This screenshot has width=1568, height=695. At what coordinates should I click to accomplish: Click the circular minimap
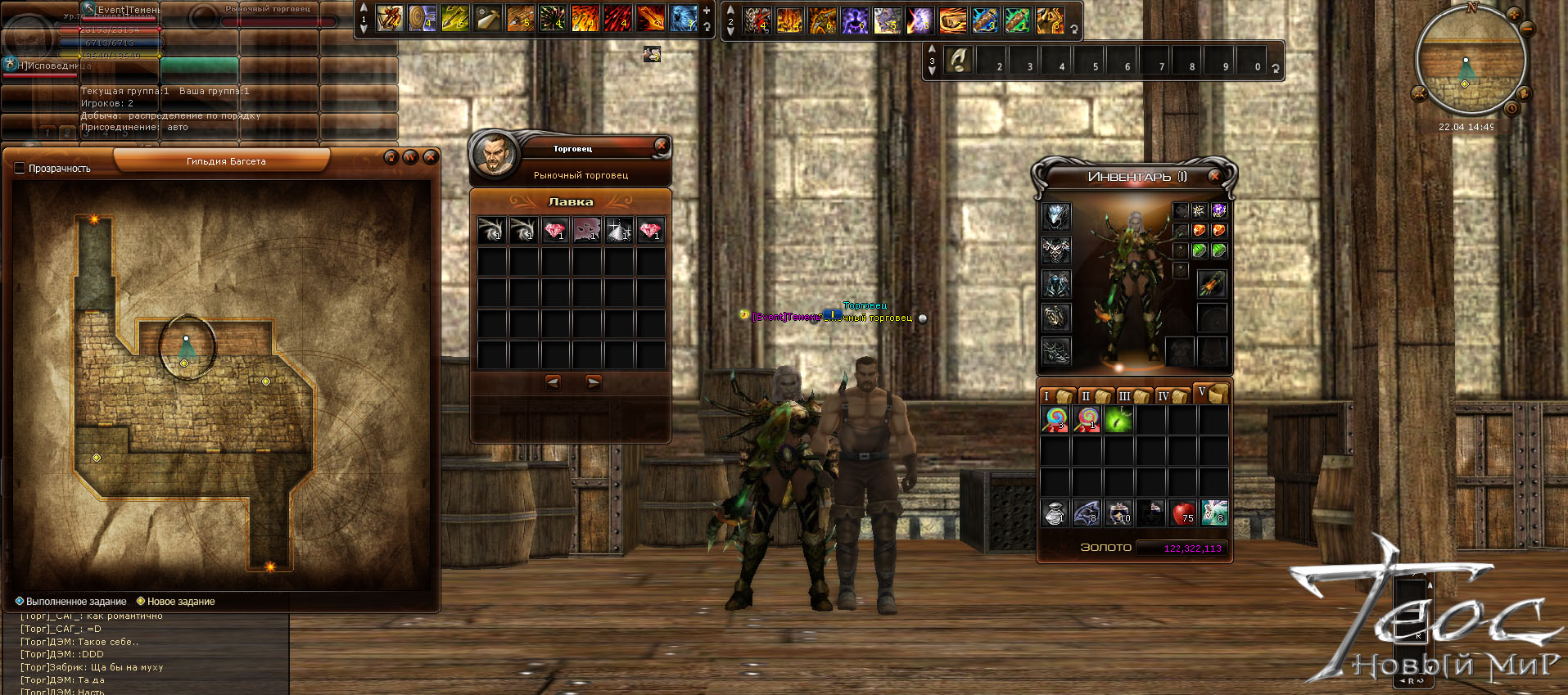1470,61
